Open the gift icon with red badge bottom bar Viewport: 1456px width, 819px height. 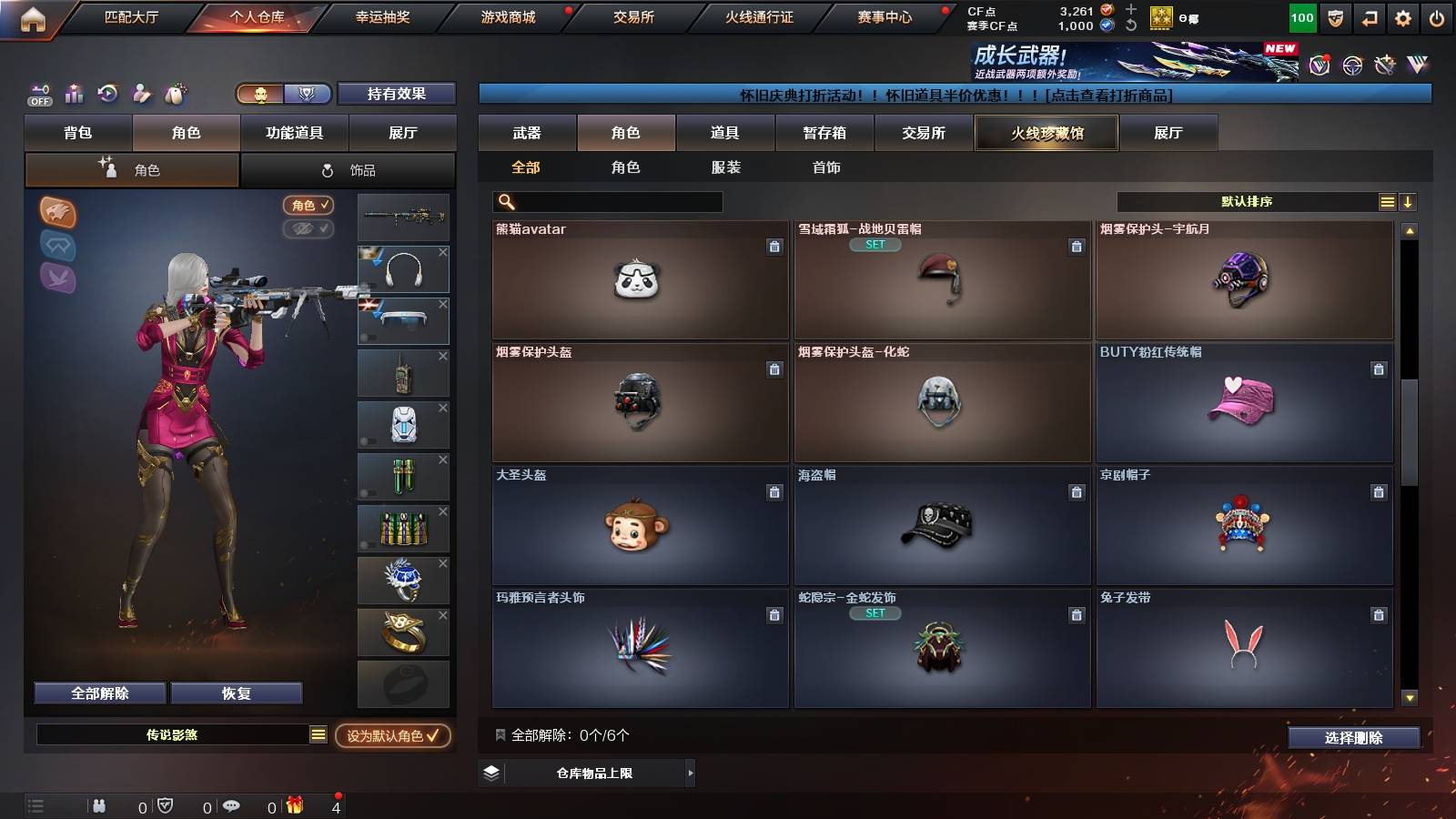coord(291,805)
